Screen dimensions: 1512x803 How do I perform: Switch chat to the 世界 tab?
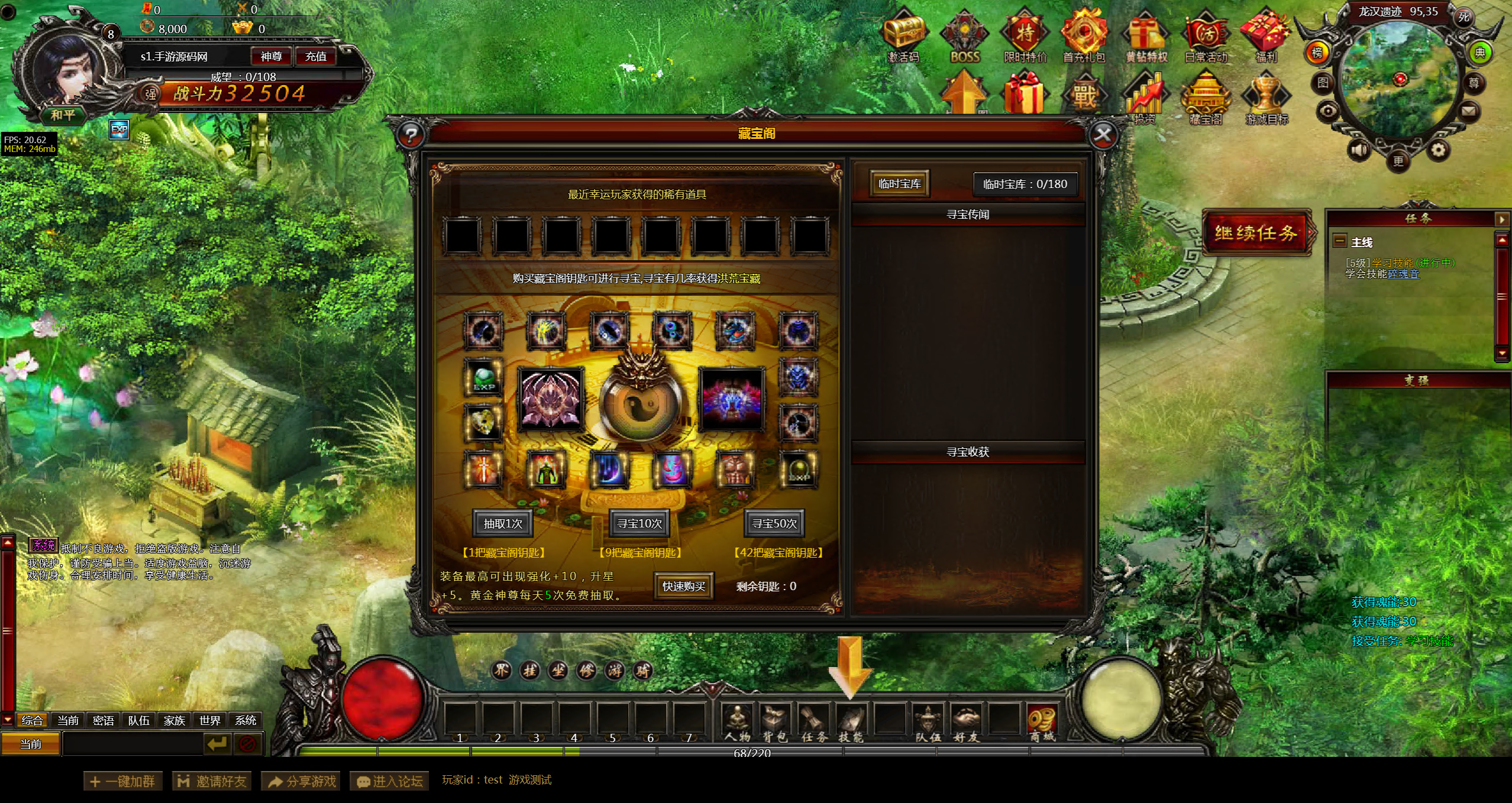tap(209, 720)
